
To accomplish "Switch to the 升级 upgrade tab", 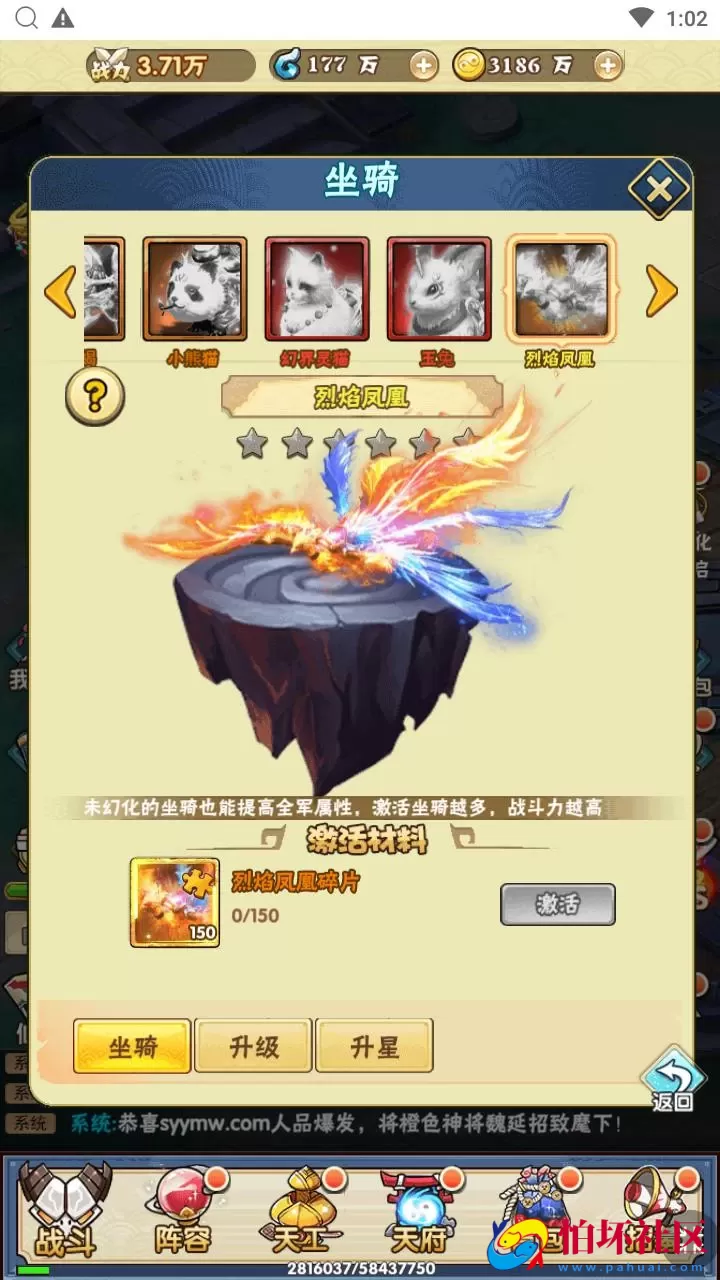I will (x=253, y=1047).
